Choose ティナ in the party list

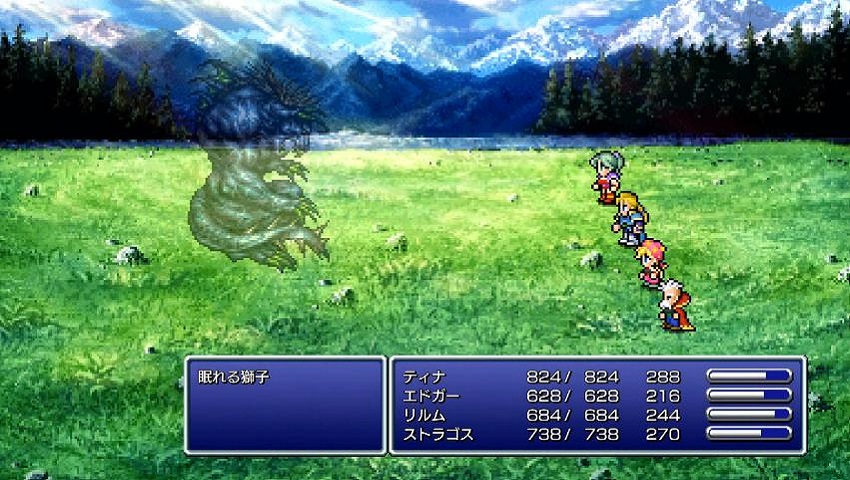click(425, 377)
